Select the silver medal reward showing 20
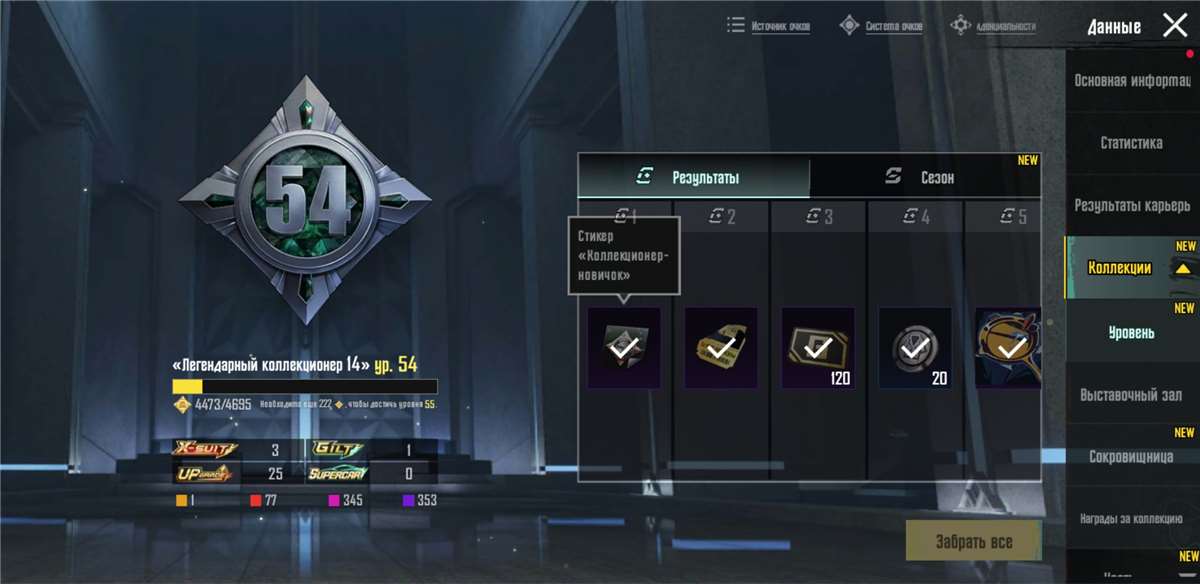The image size is (1200, 584). pyautogui.click(x=915, y=348)
